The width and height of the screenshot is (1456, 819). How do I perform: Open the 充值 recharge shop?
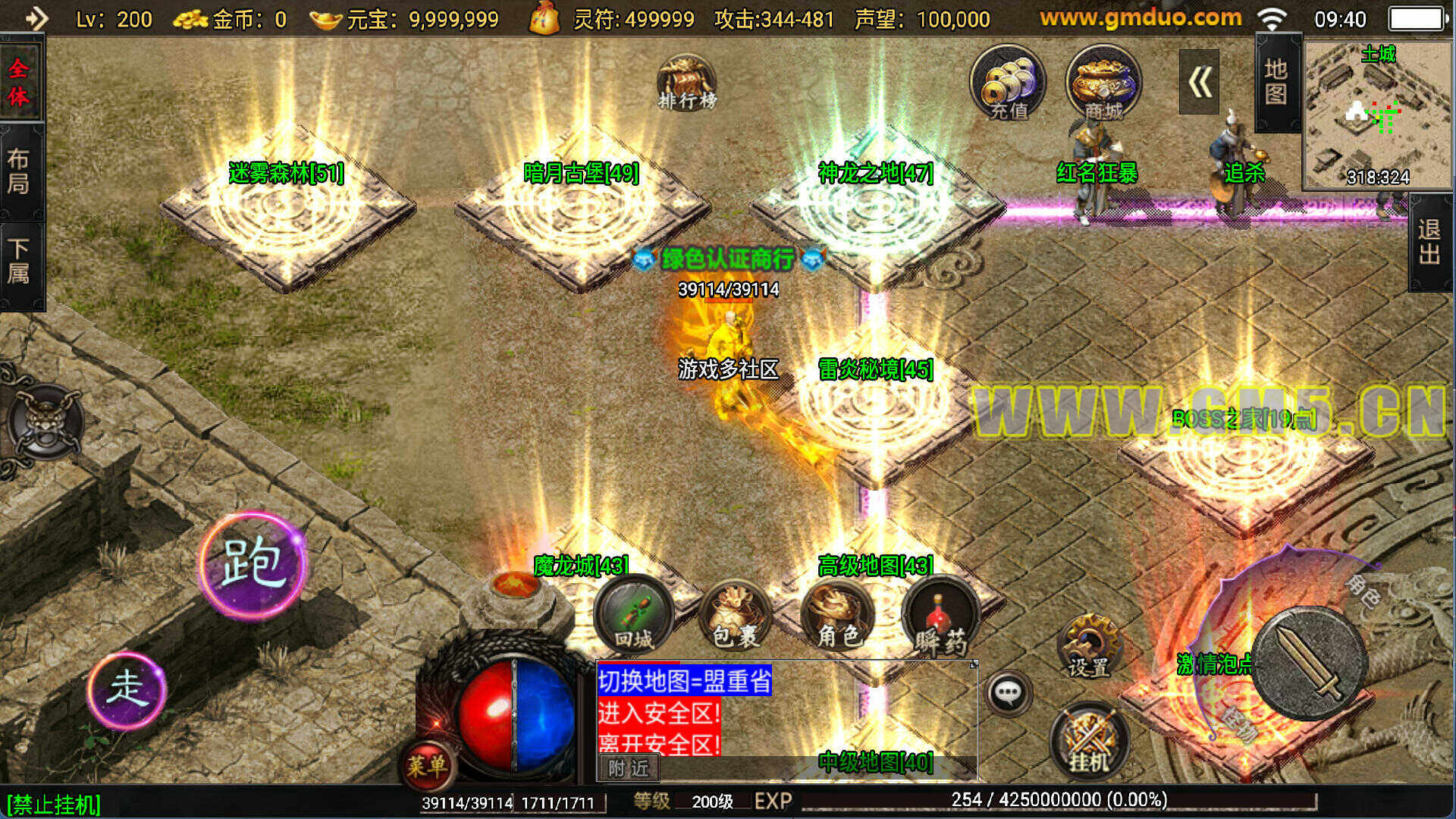tap(1008, 83)
